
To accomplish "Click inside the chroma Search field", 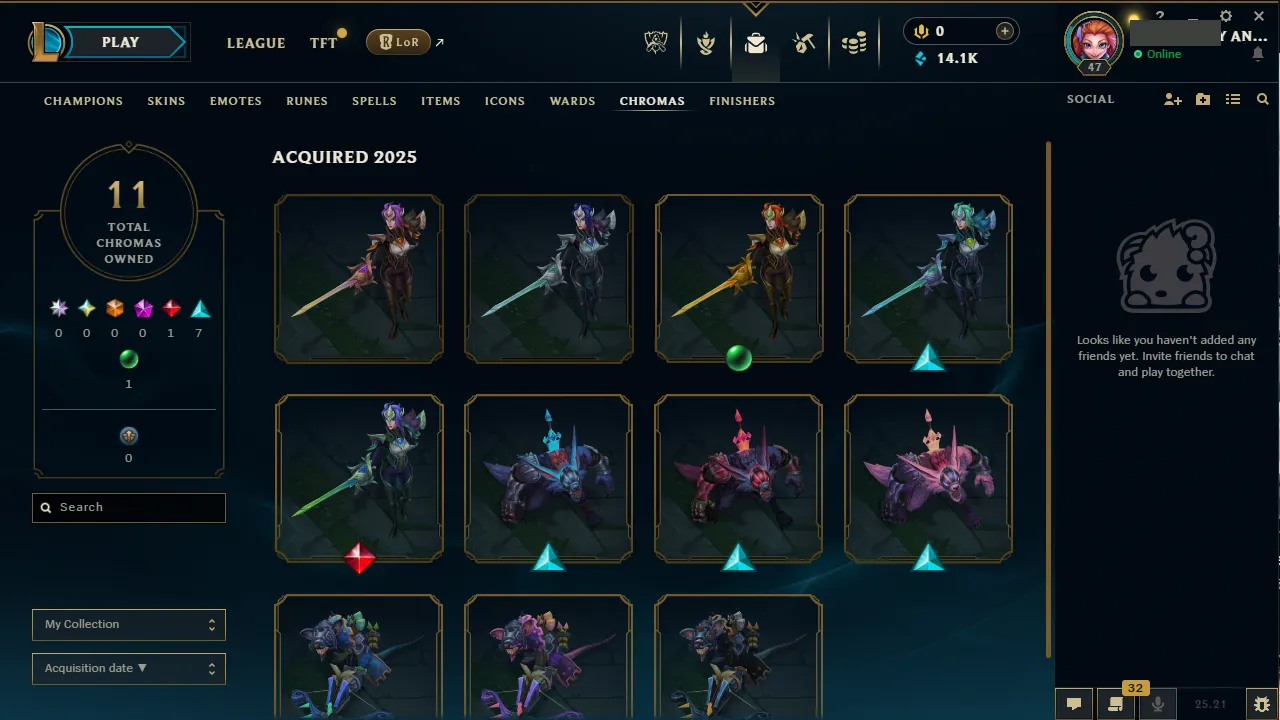I will point(128,507).
